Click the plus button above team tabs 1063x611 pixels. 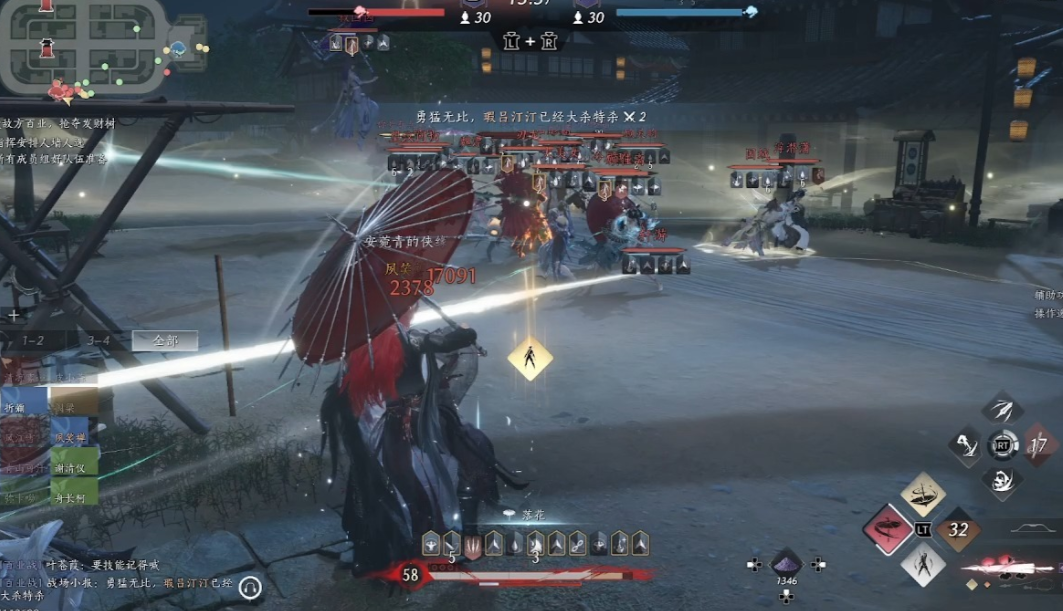tap(14, 315)
